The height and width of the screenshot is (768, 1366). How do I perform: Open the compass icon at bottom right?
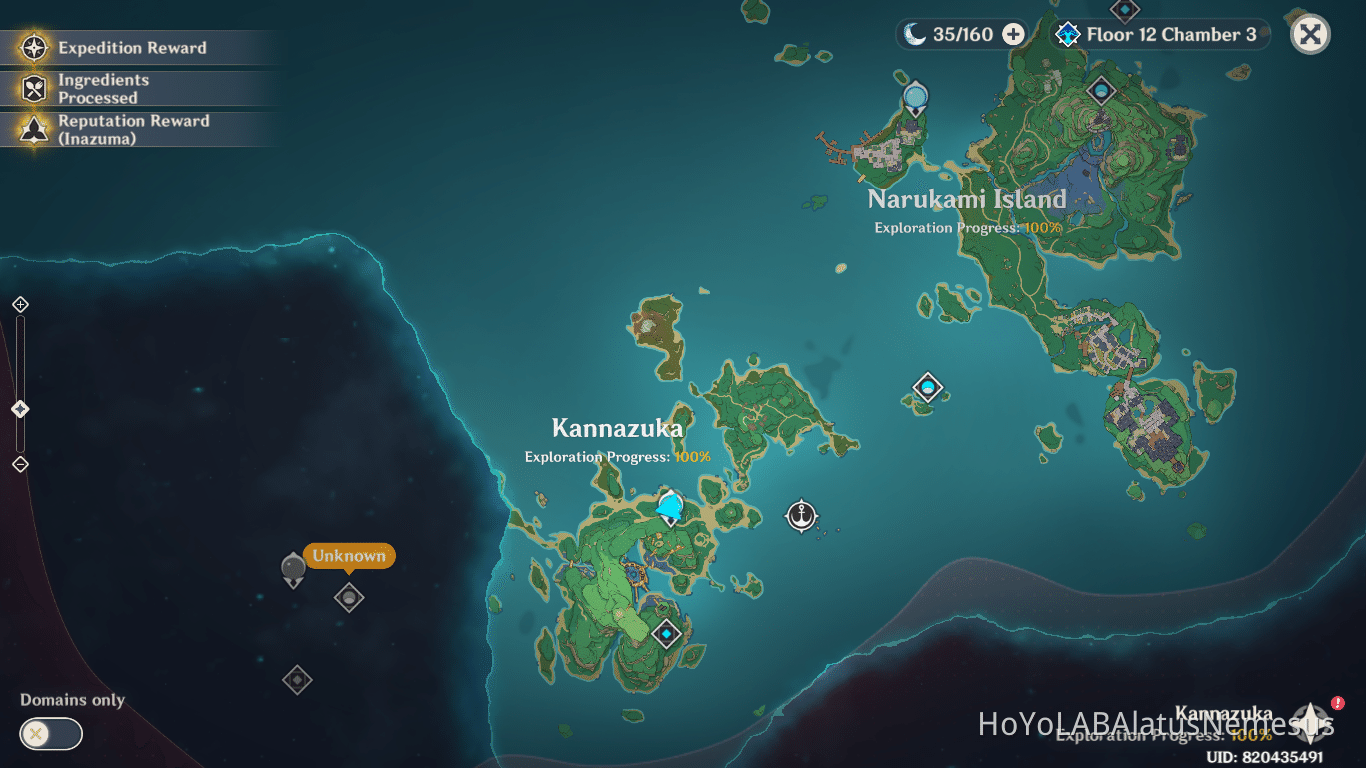(x=1308, y=723)
